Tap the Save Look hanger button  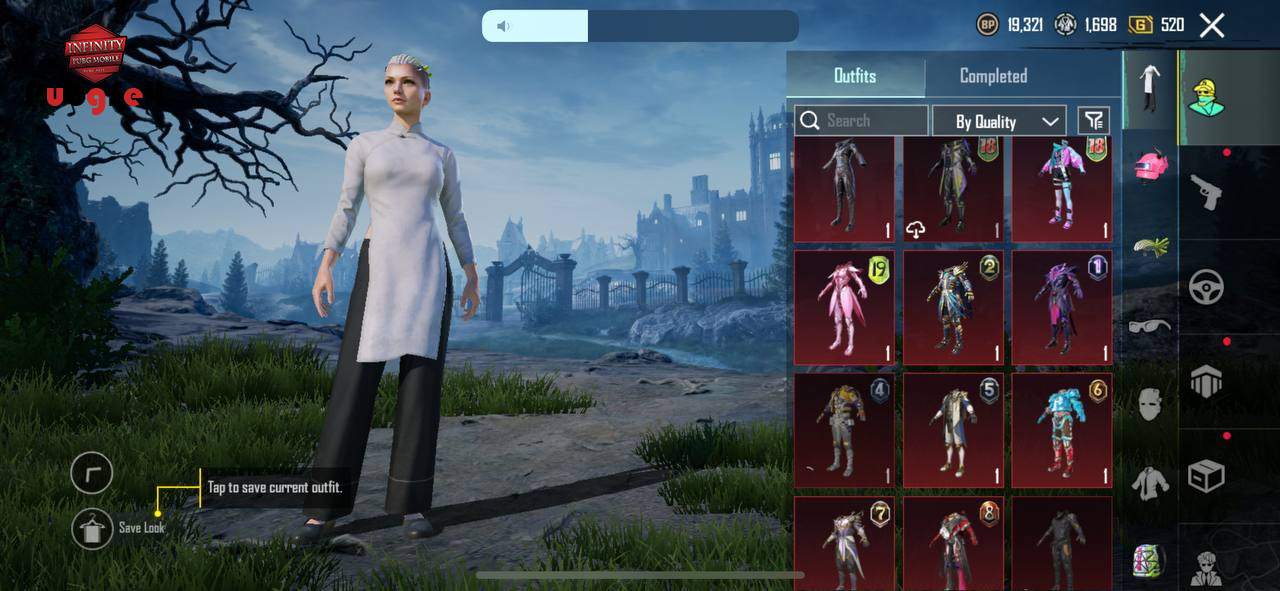pyautogui.click(x=92, y=529)
